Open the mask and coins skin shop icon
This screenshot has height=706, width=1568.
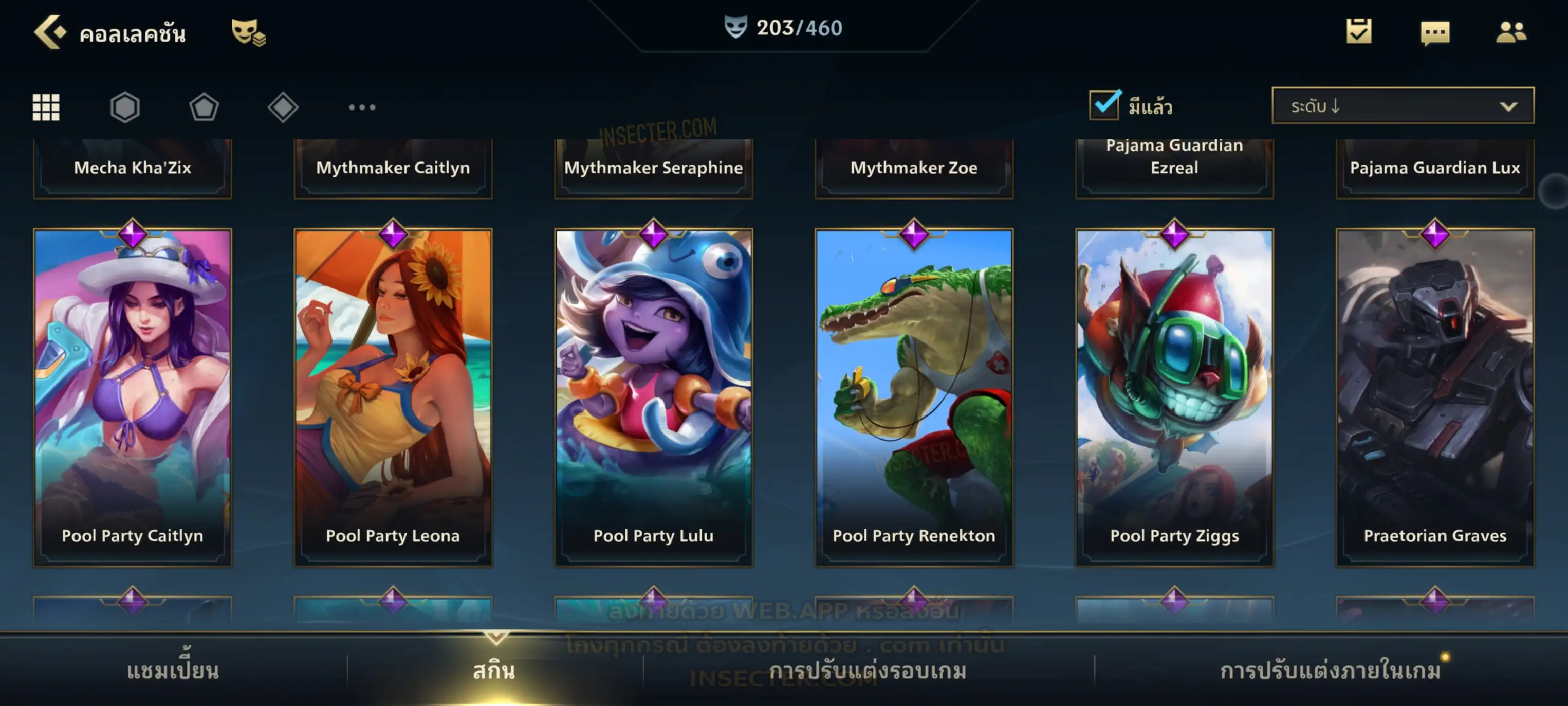tap(248, 32)
